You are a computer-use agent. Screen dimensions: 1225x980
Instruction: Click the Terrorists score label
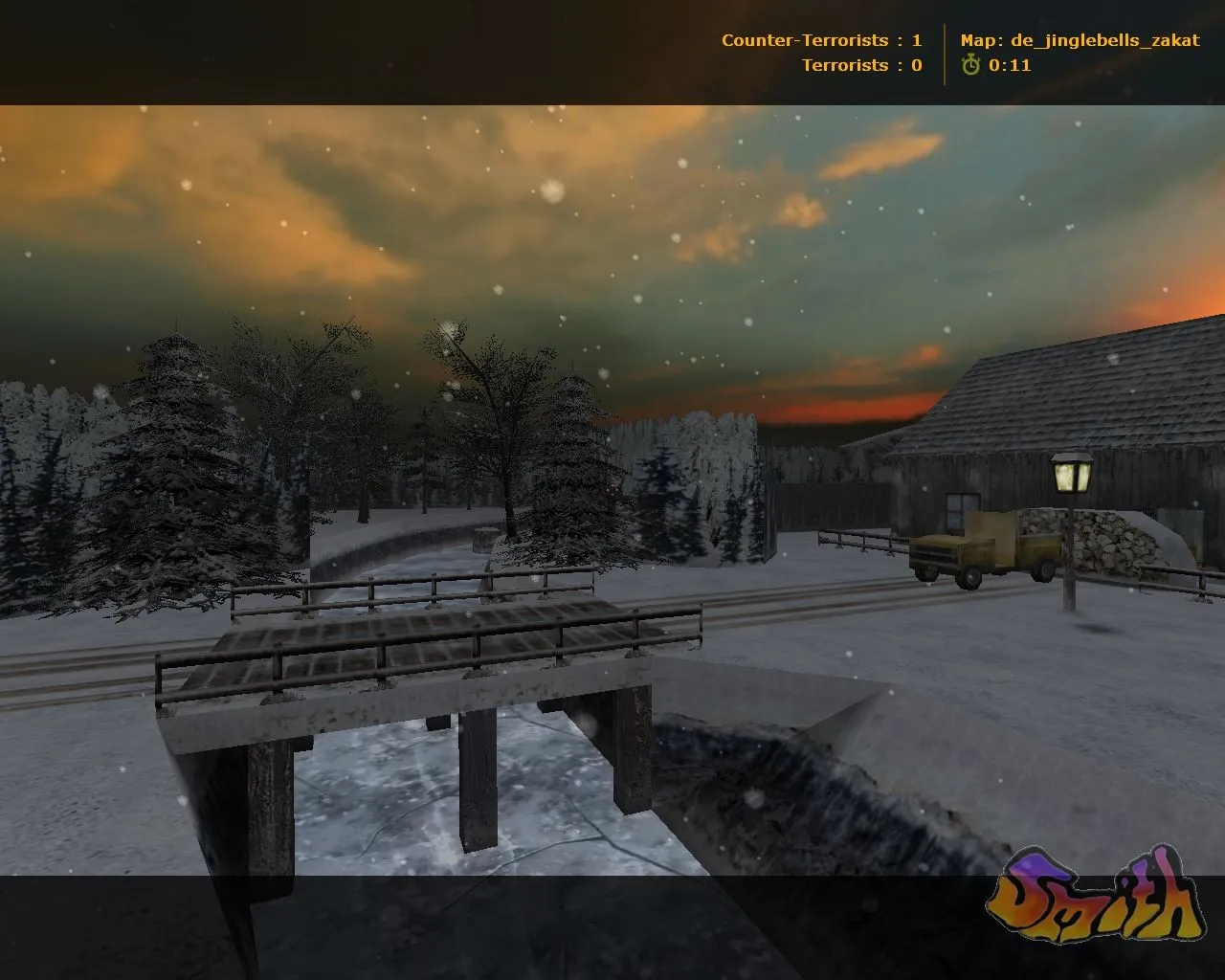coord(847,66)
